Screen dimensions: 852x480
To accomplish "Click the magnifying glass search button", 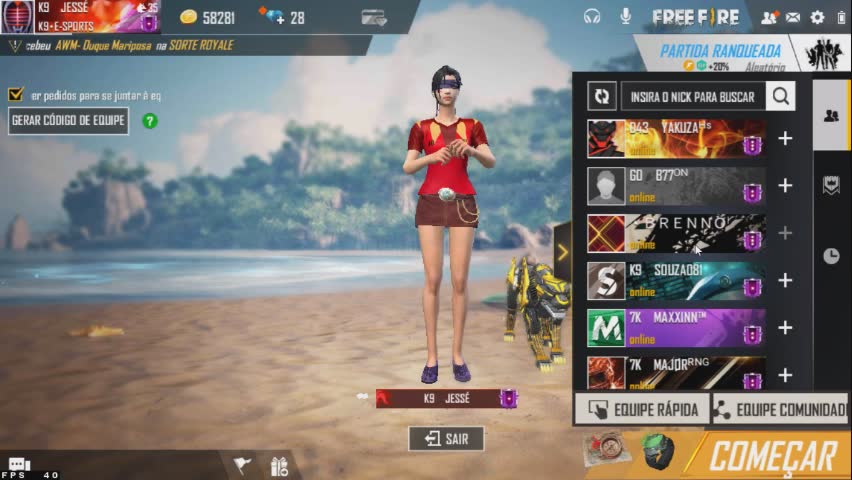I will point(780,97).
